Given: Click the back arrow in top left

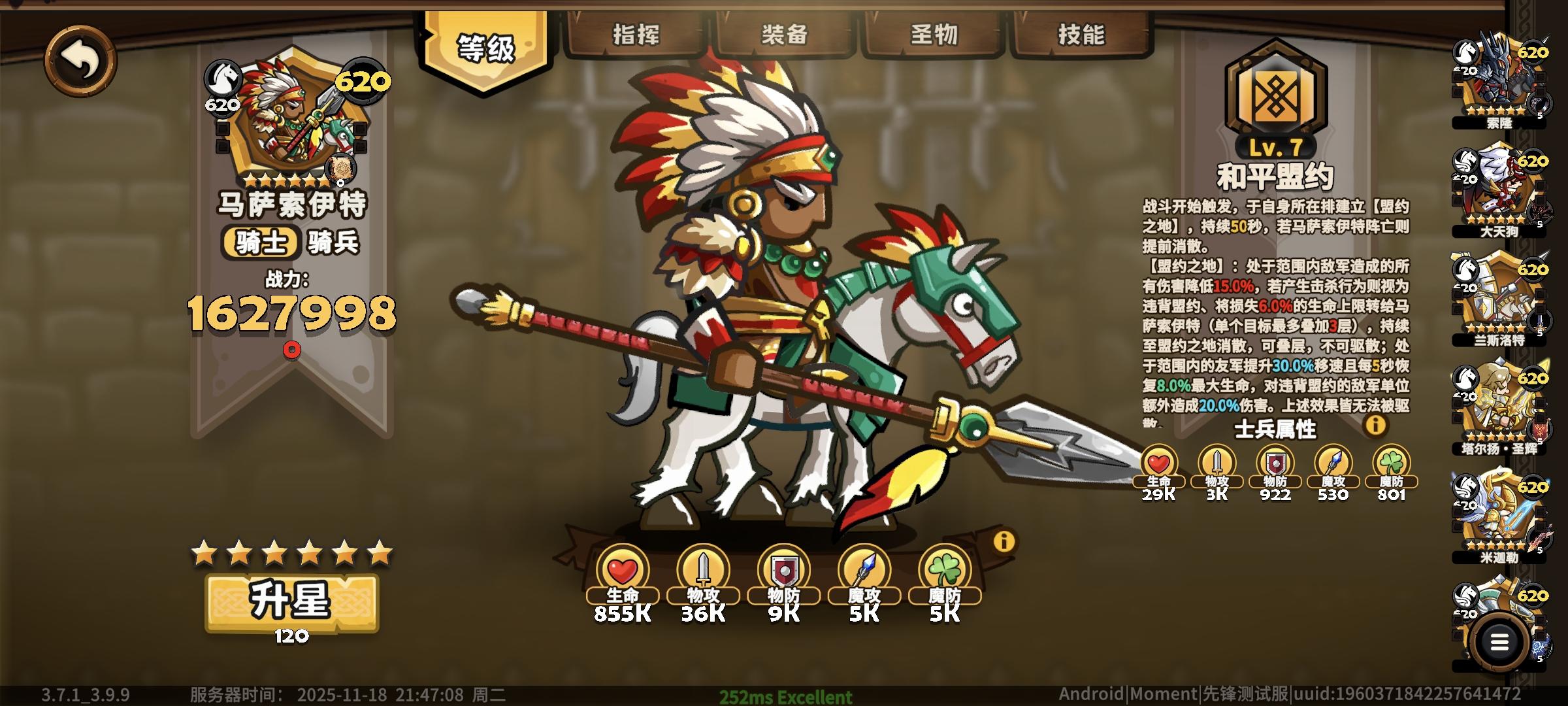Looking at the screenshot, I should coord(82,61).
